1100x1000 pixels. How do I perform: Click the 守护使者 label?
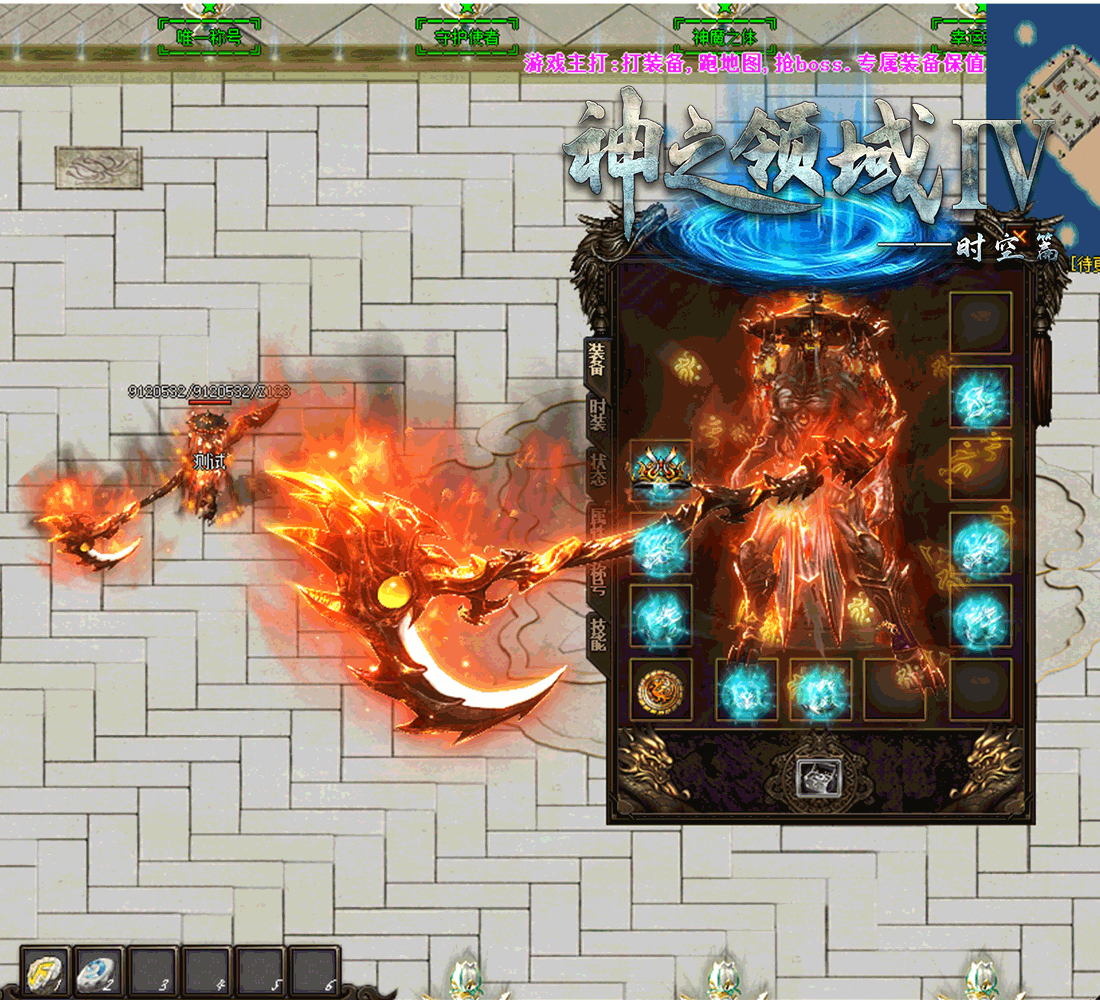pyautogui.click(x=467, y=40)
